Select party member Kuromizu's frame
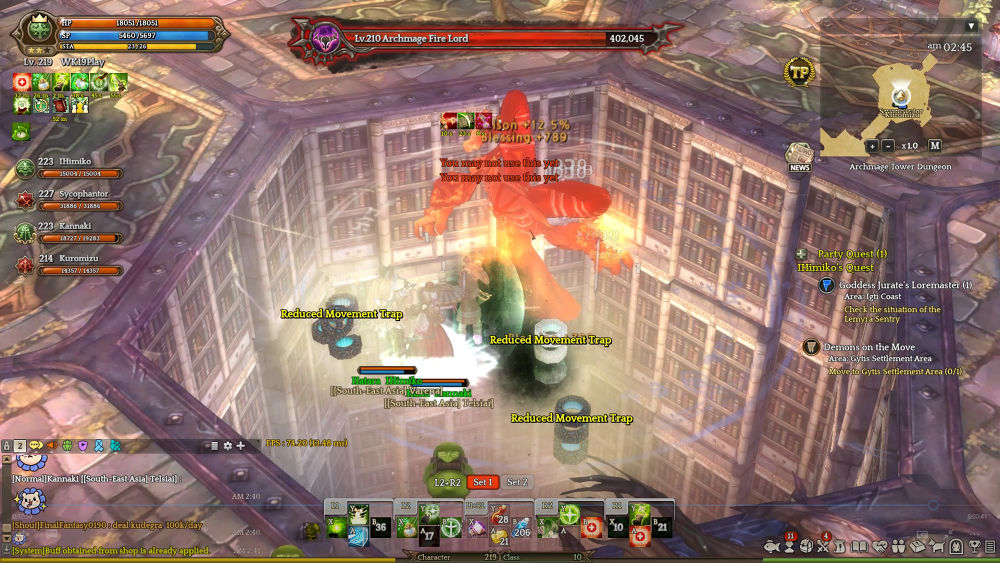The image size is (1000, 563). tap(70, 263)
